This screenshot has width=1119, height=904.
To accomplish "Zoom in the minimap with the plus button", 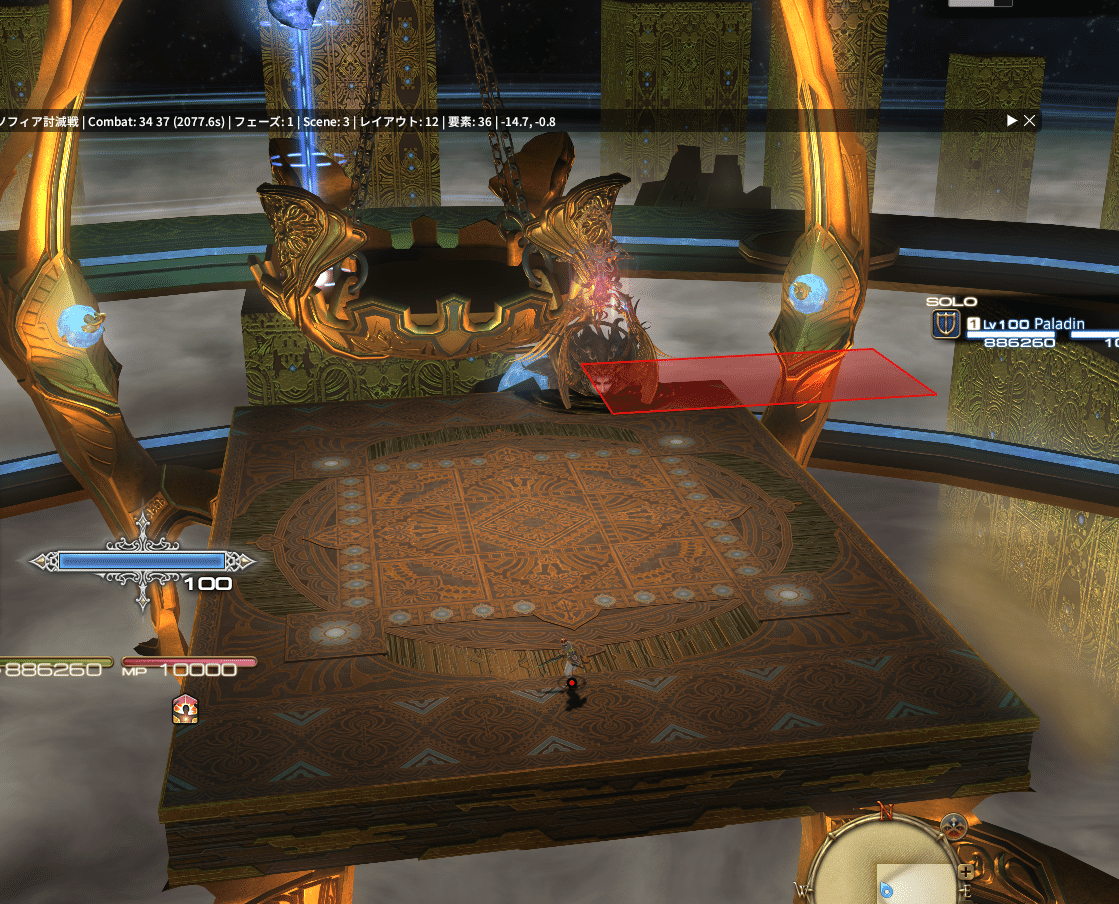I will (x=965, y=871).
